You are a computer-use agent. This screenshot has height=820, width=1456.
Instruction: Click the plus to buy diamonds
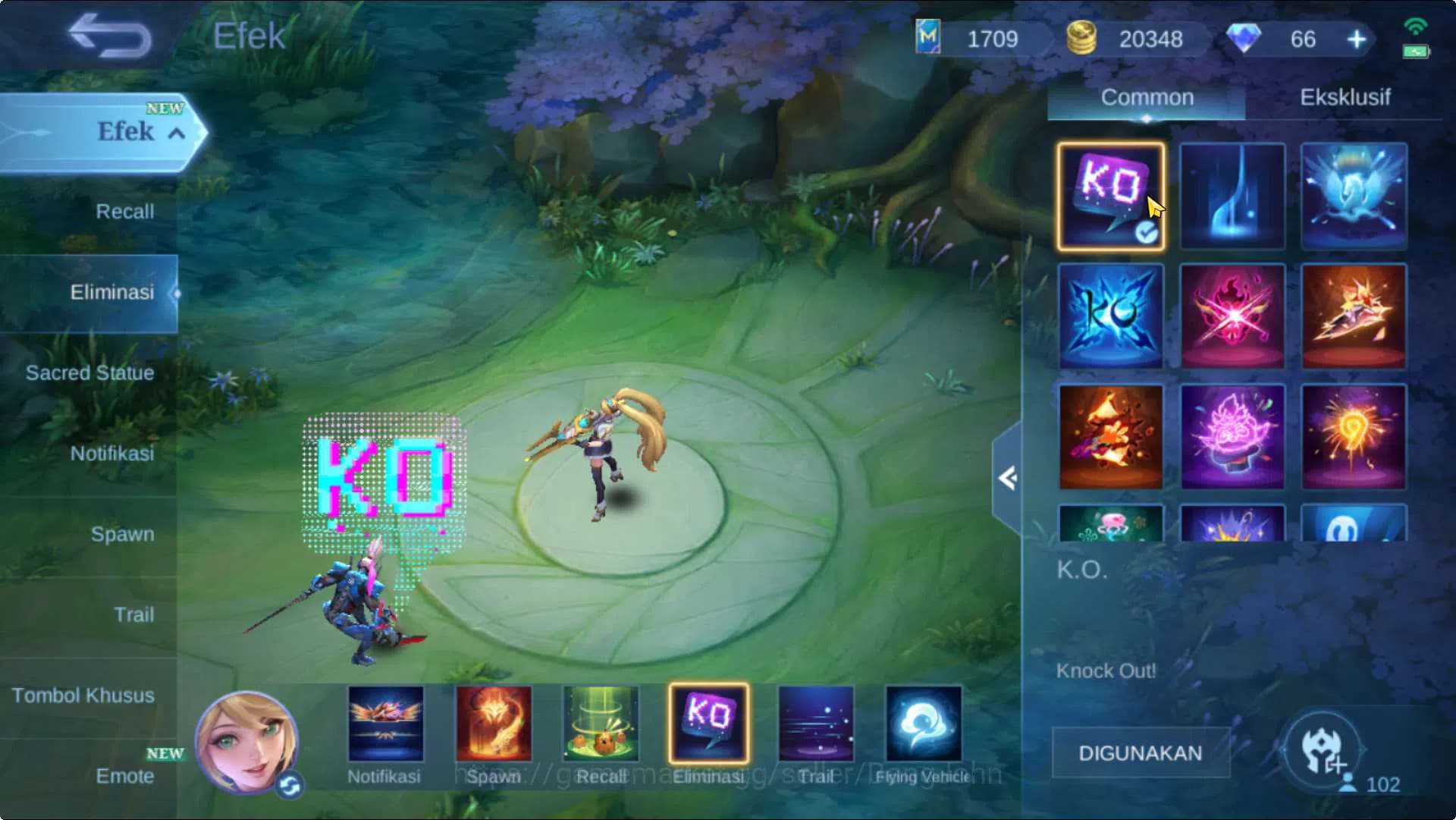point(1356,39)
